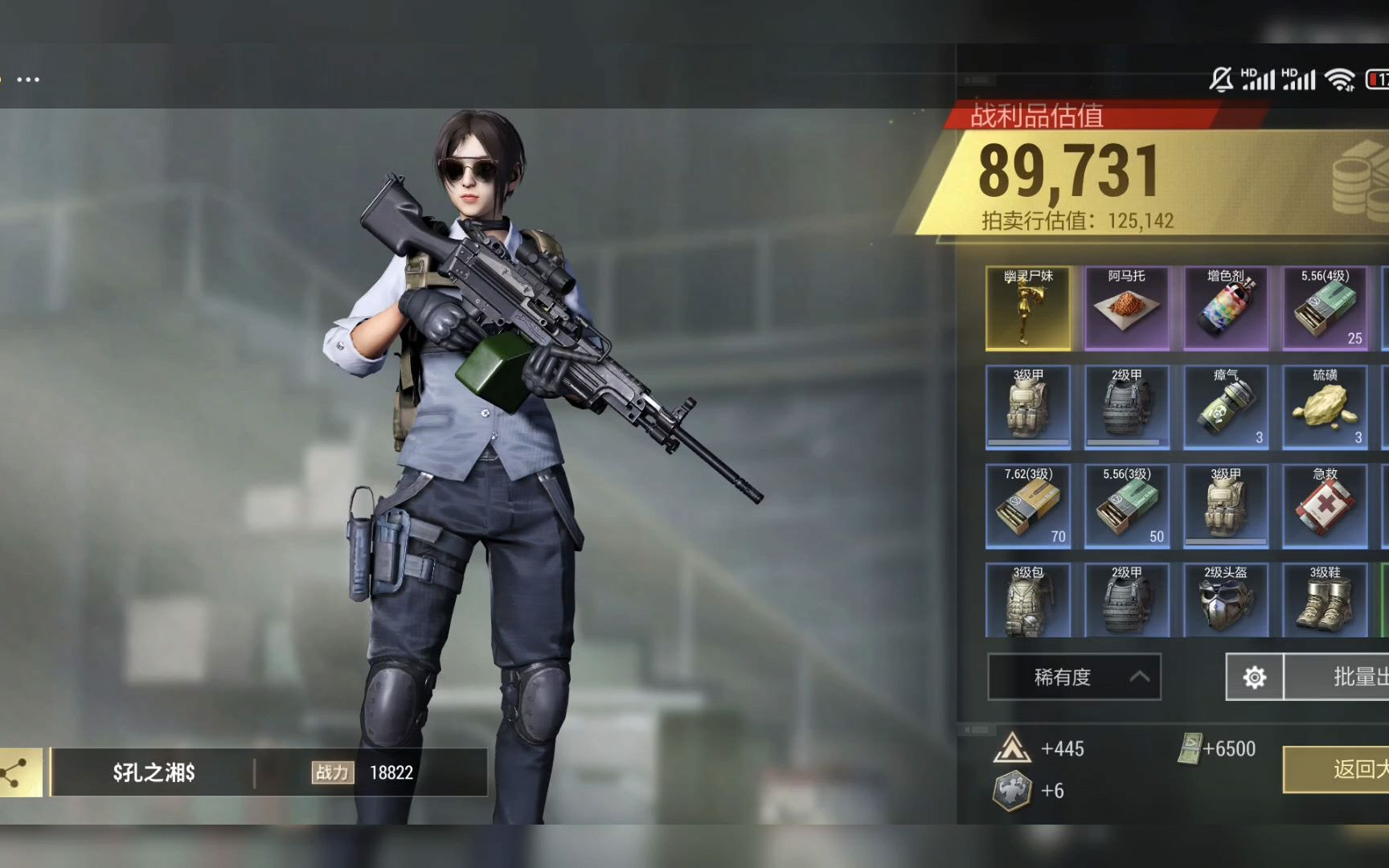Open the settings gear next to 批量出
Image resolution: width=1389 pixels, height=868 pixels.
pyautogui.click(x=1254, y=678)
